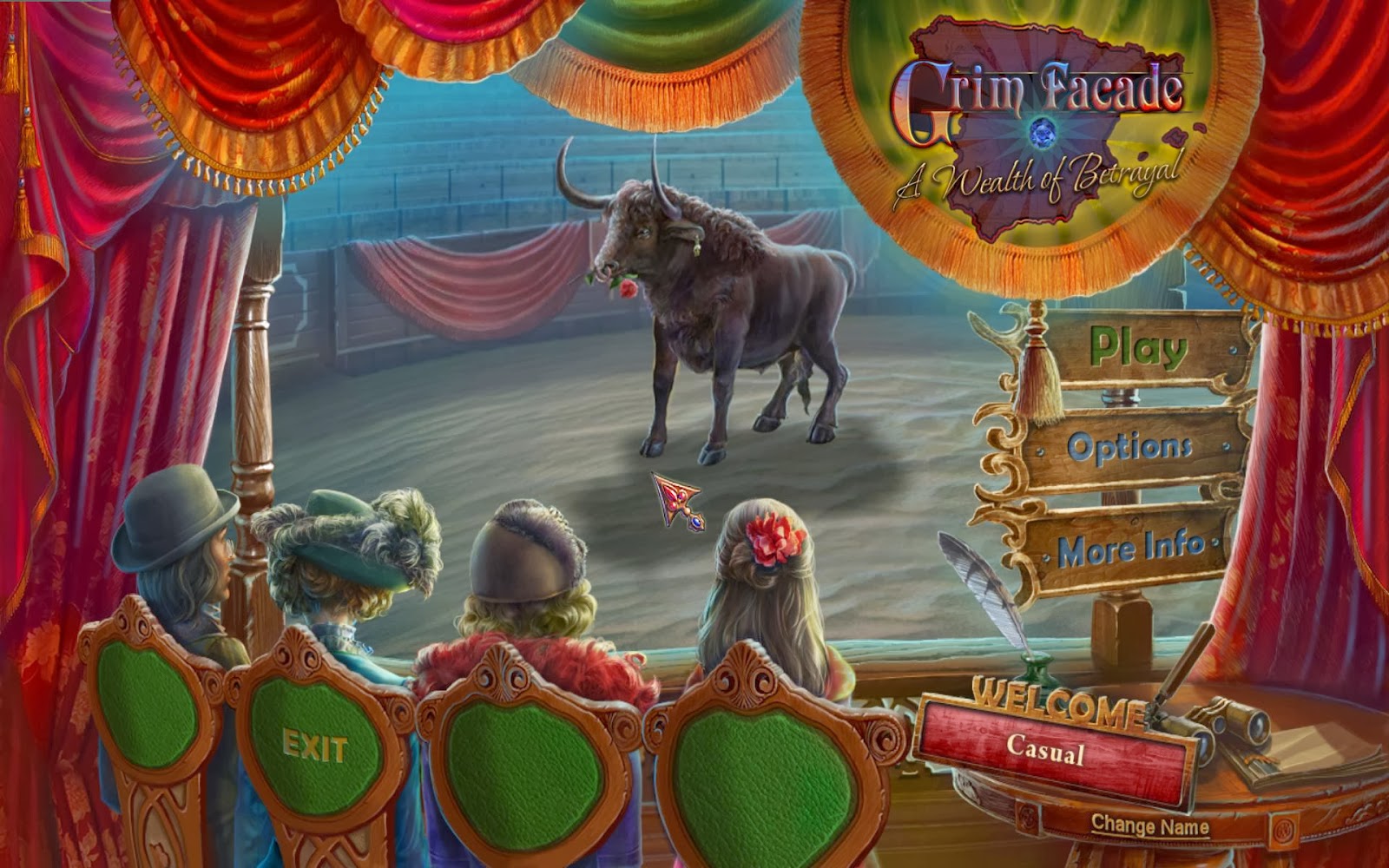This screenshot has width=1389, height=868.
Task: Click the WELCOME nameplate lettering
Action: pyautogui.click(x=1055, y=703)
